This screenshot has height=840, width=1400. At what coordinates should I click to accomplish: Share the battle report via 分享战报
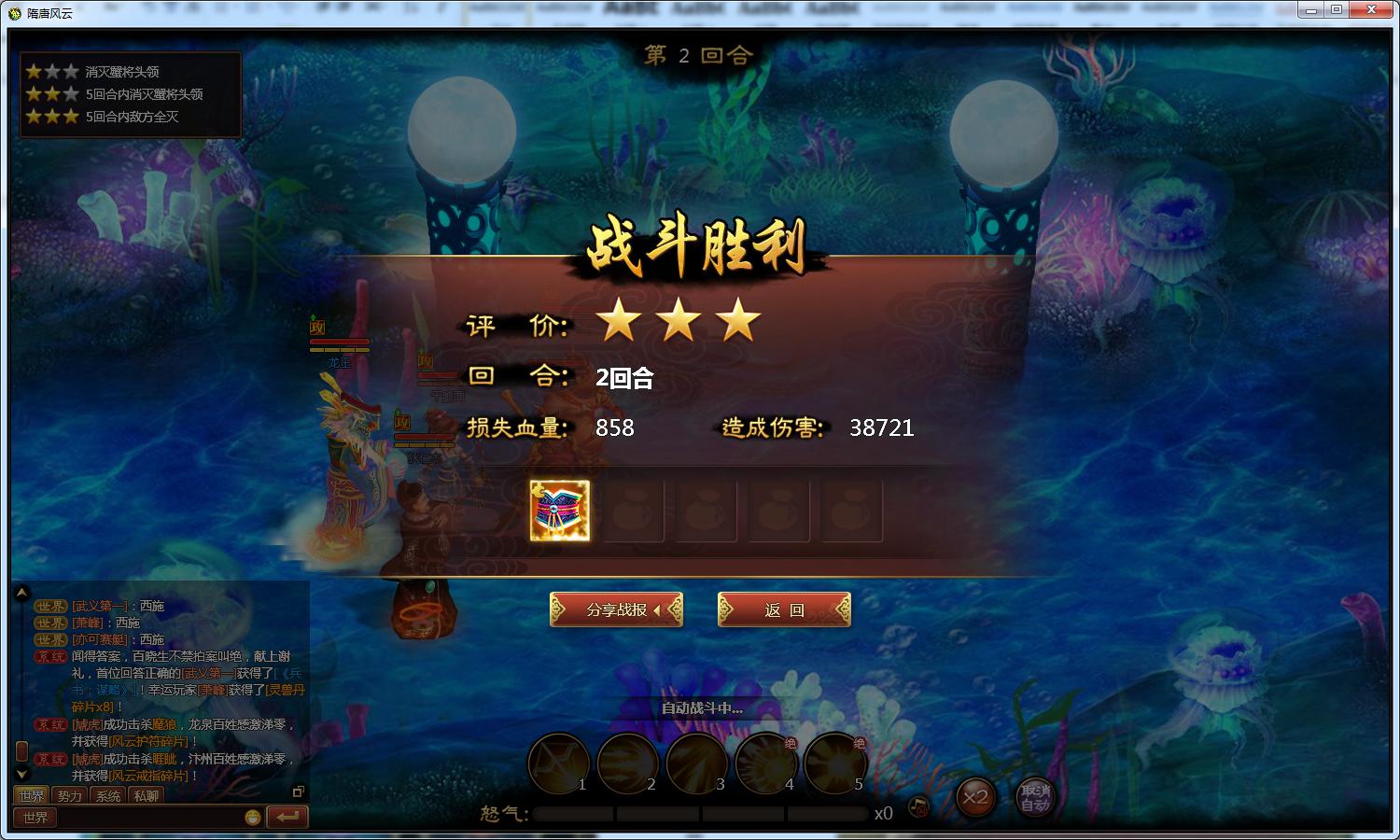(x=615, y=609)
